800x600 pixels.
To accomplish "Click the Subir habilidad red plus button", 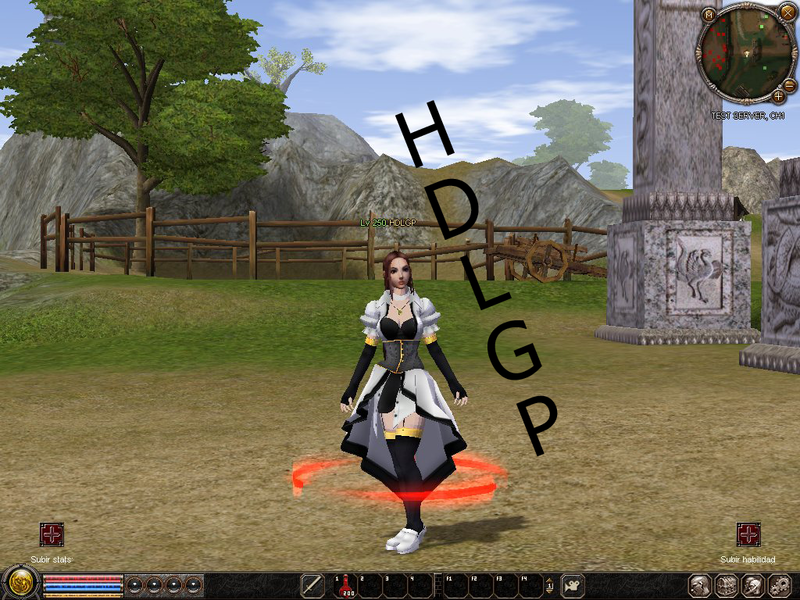I will tap(748, 534).
